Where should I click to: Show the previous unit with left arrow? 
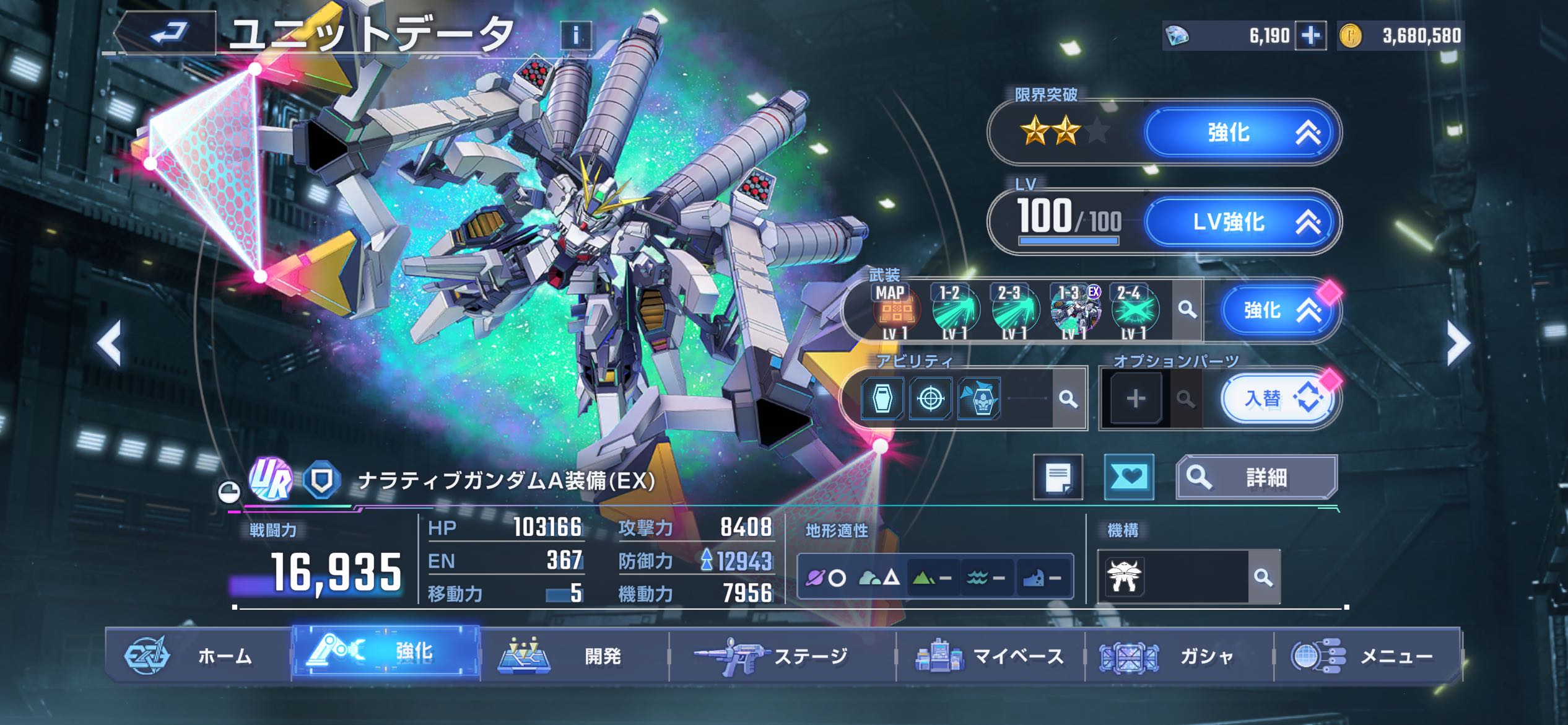[110, 343]
